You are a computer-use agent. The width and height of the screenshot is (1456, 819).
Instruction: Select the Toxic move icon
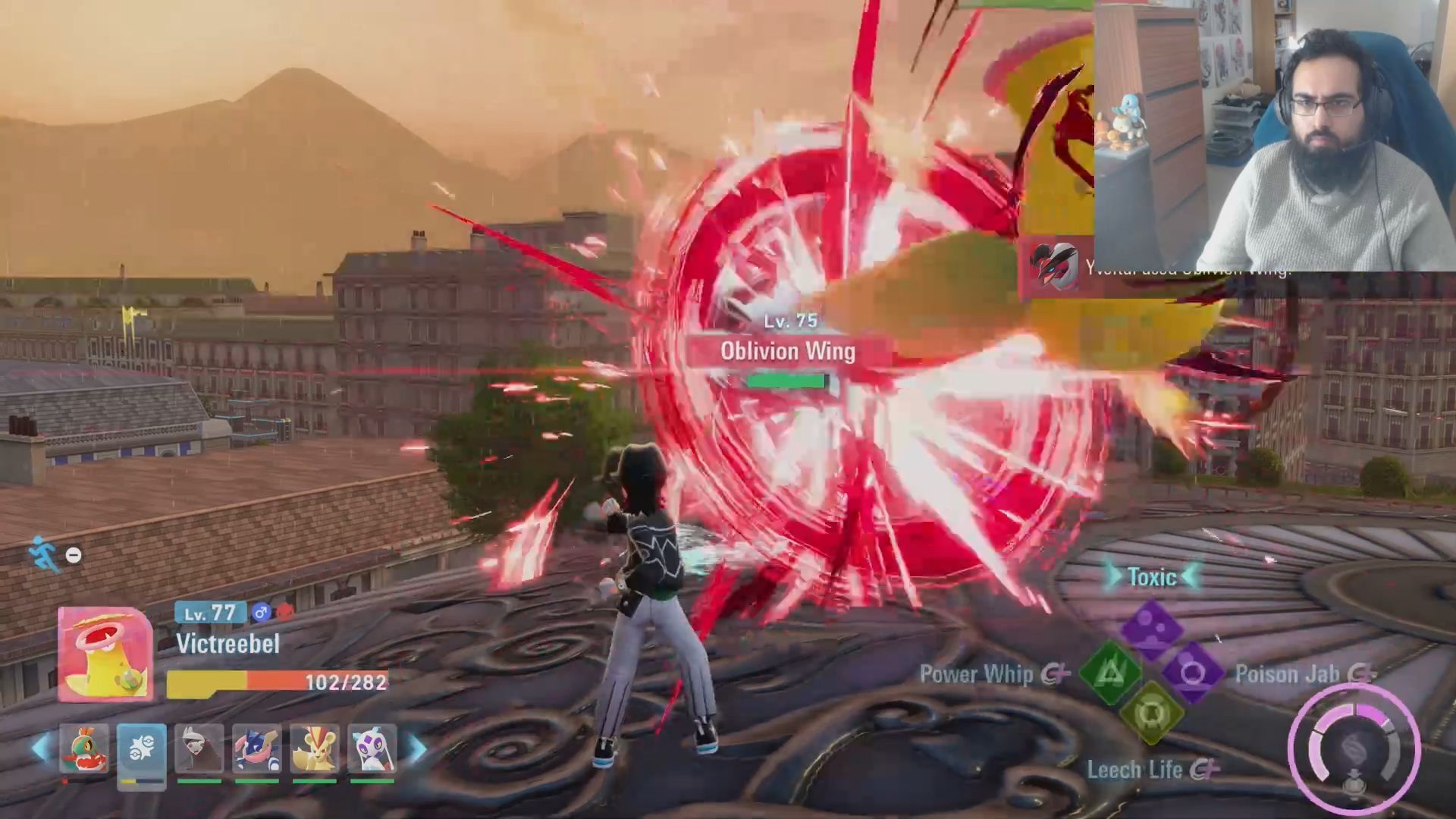(x=1151, y=628)
